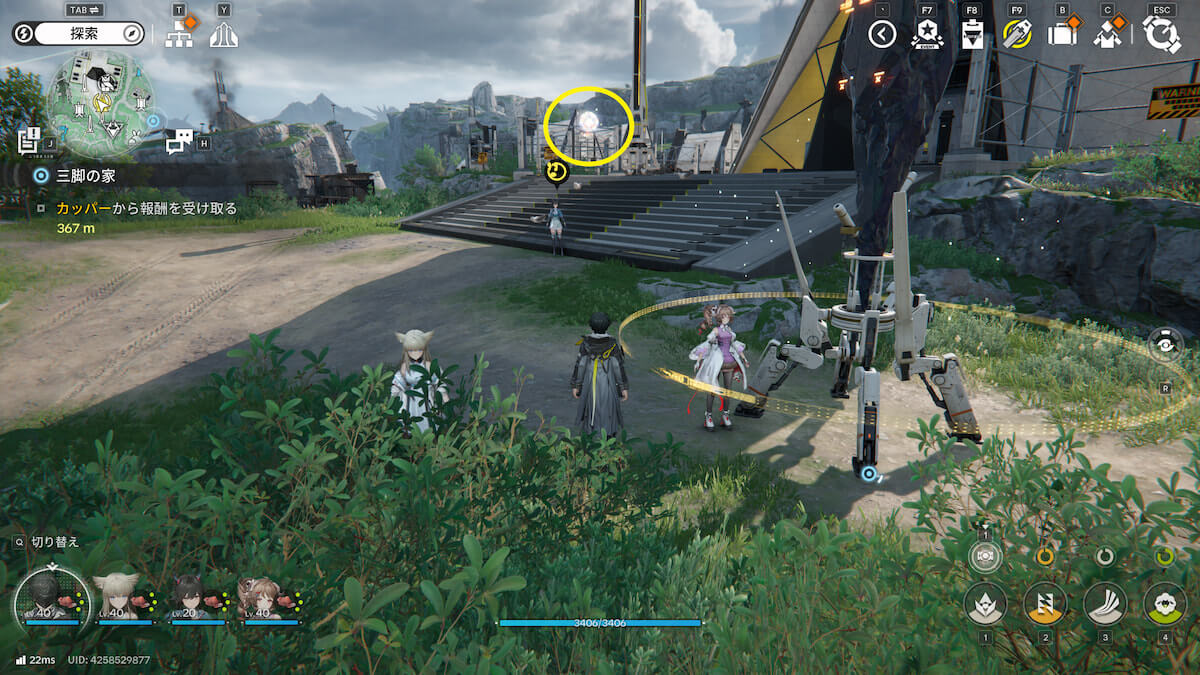Open the mission log document icon
Viewport: 1200px width, 675px height.
(x=28, y=141)
